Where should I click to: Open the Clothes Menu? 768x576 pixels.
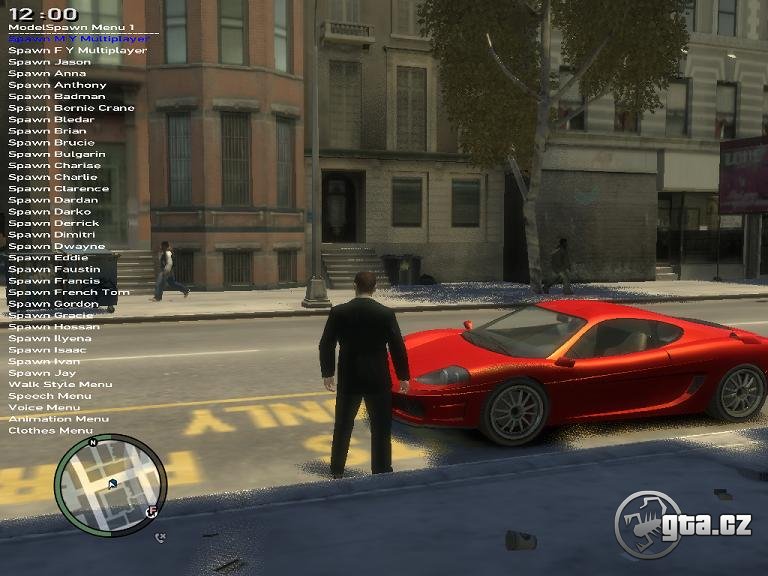[x=50, y=430]
